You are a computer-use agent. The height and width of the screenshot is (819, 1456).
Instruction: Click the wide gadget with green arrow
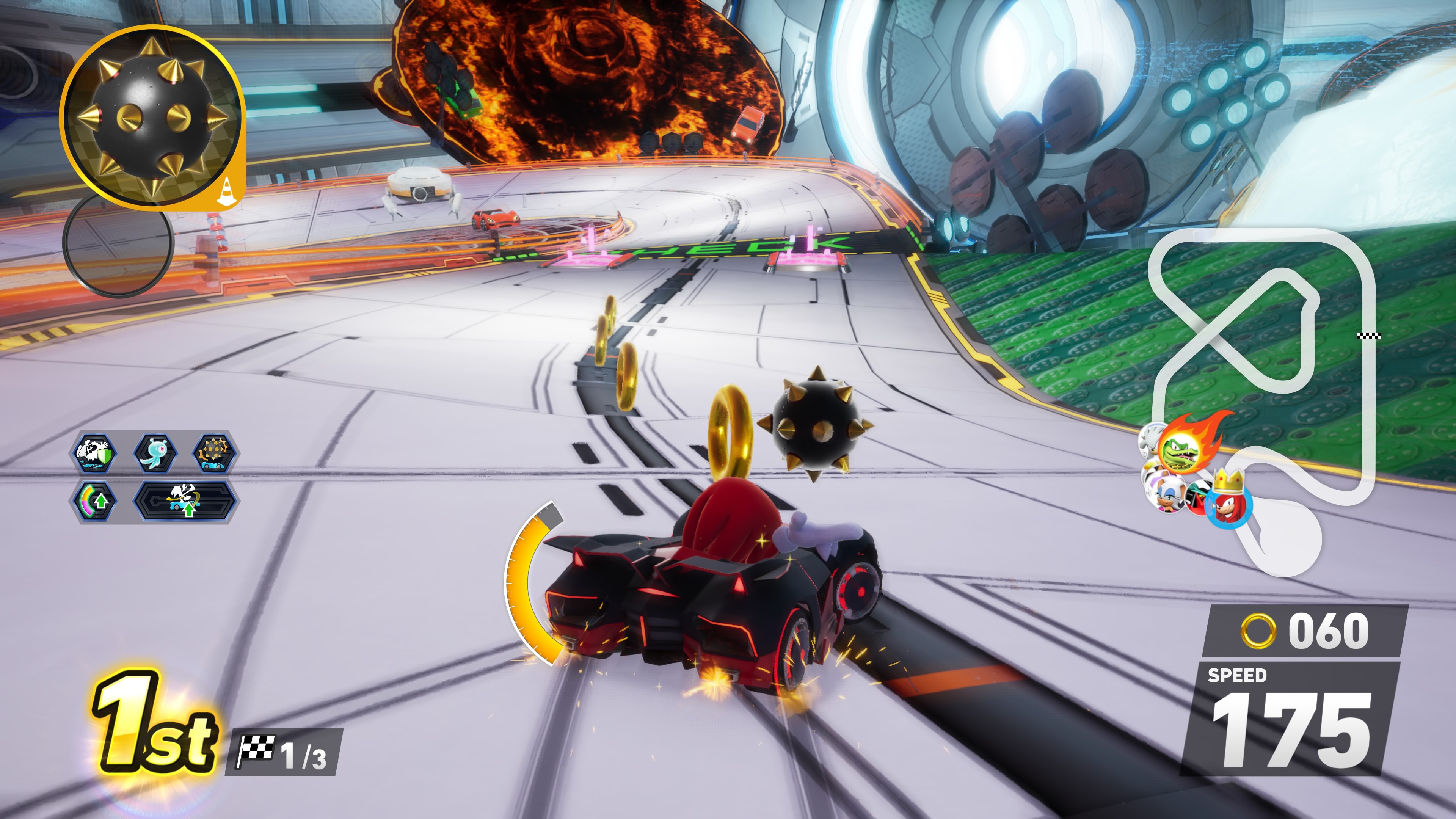coord(185,501)
